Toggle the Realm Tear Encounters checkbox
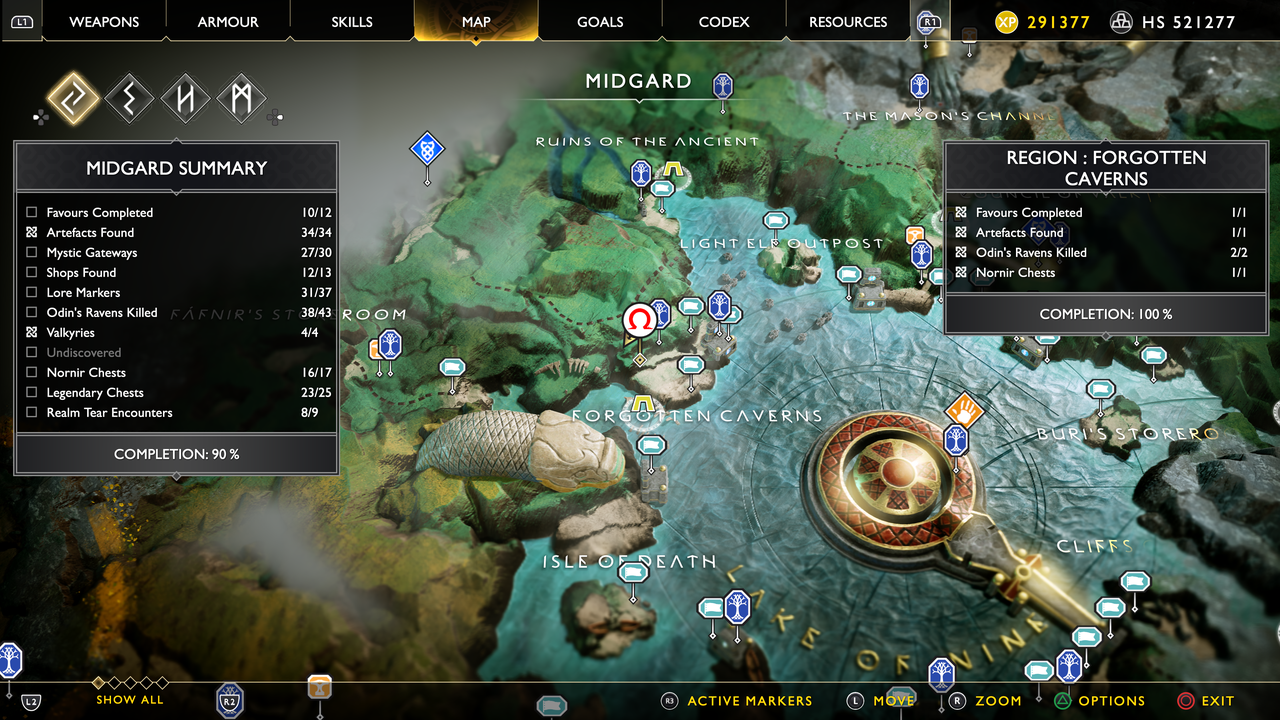This screenshot has height=720, width=1280. pos(32,412)
